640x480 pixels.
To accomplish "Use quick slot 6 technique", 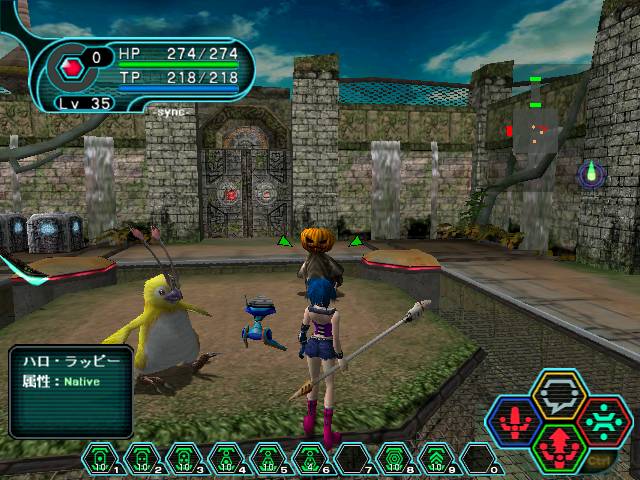I will coord(307,459).
